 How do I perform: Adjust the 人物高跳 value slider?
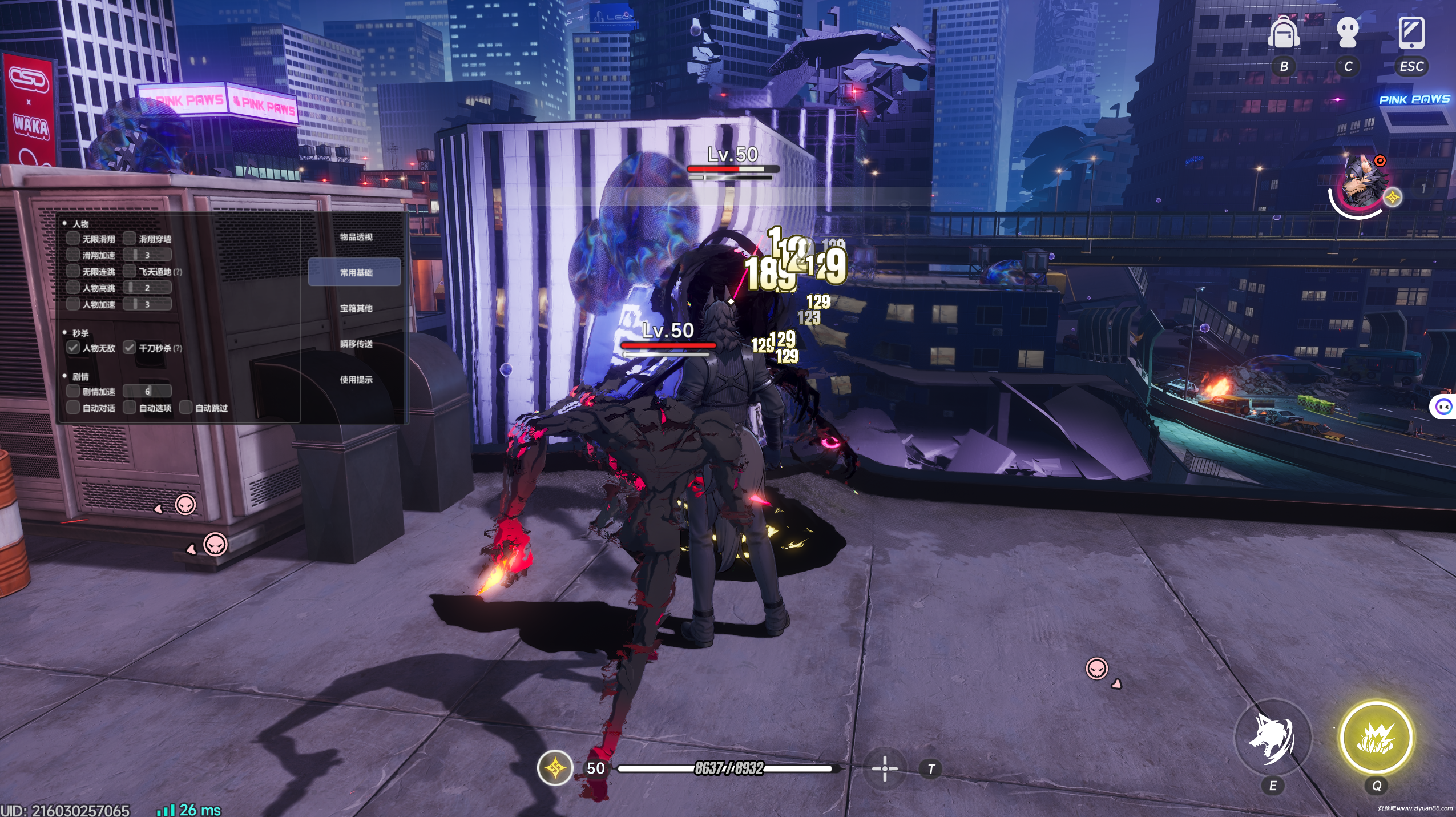point(148,288)
